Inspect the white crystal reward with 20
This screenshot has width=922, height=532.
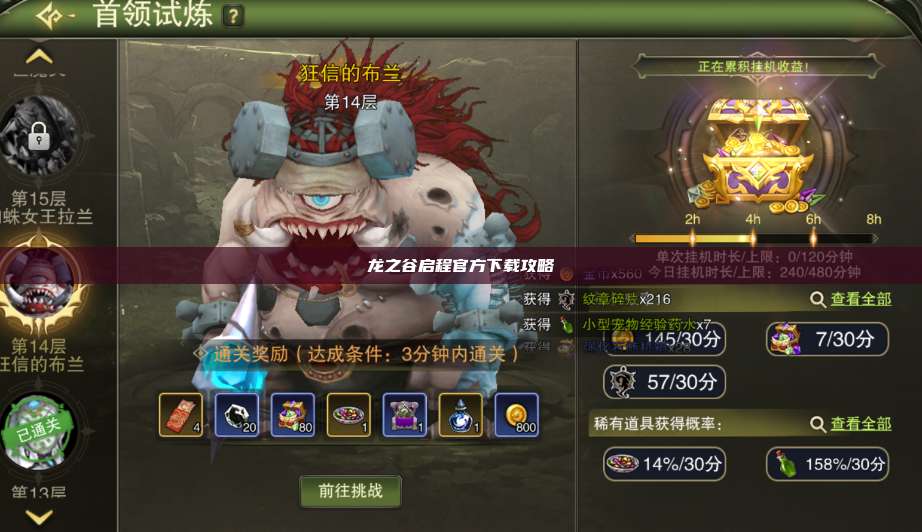(237, 415)
